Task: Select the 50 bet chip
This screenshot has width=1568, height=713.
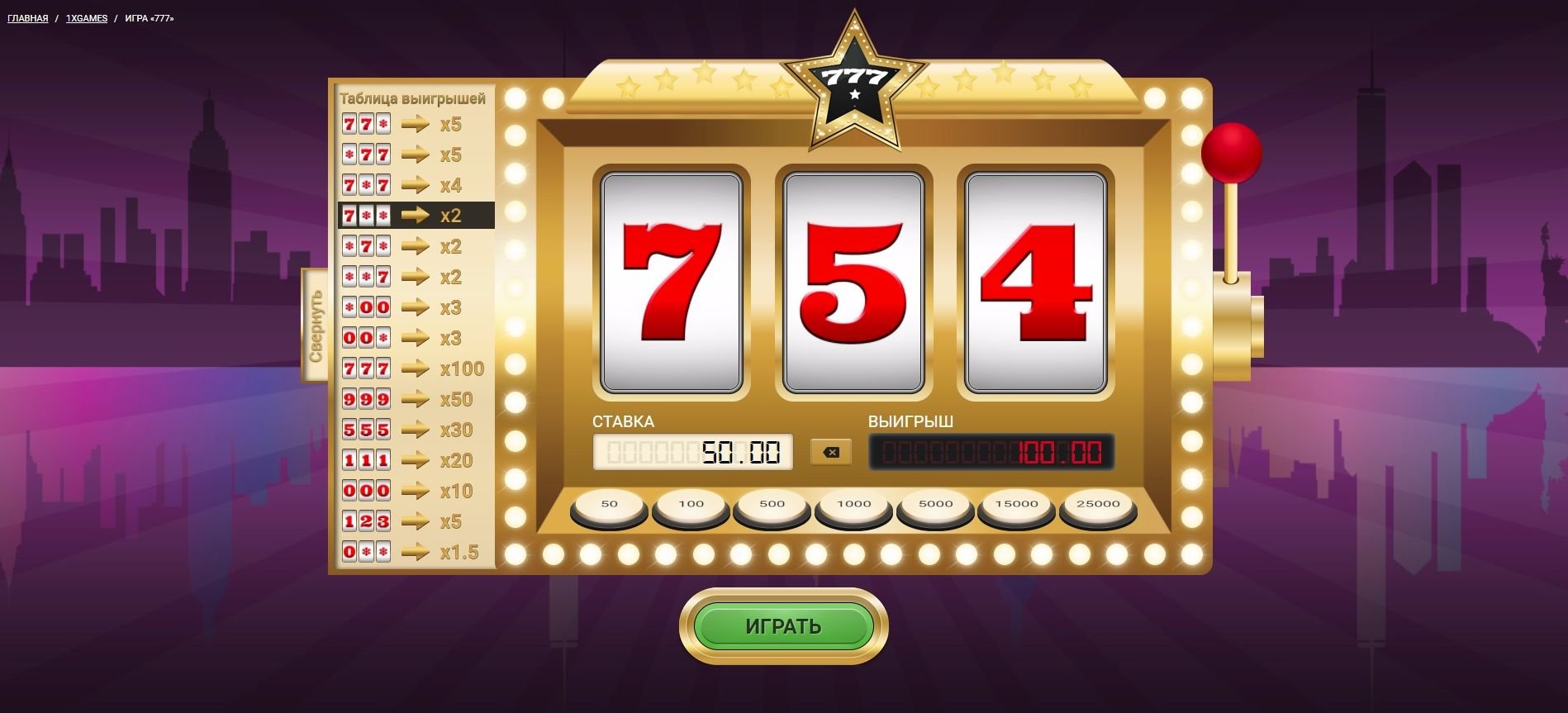Action: (x=610, y=504)
